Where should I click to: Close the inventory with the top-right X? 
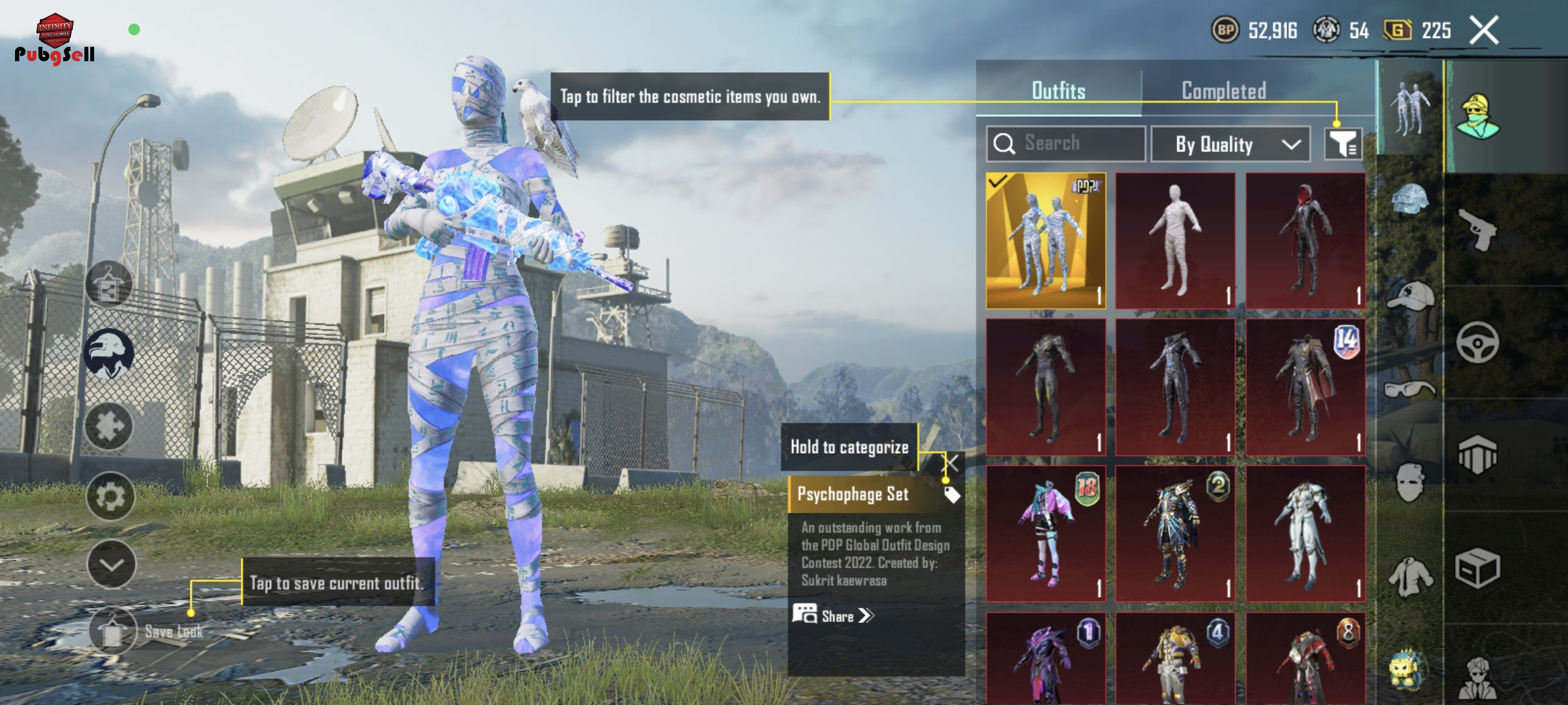(x=1484, y=30)
